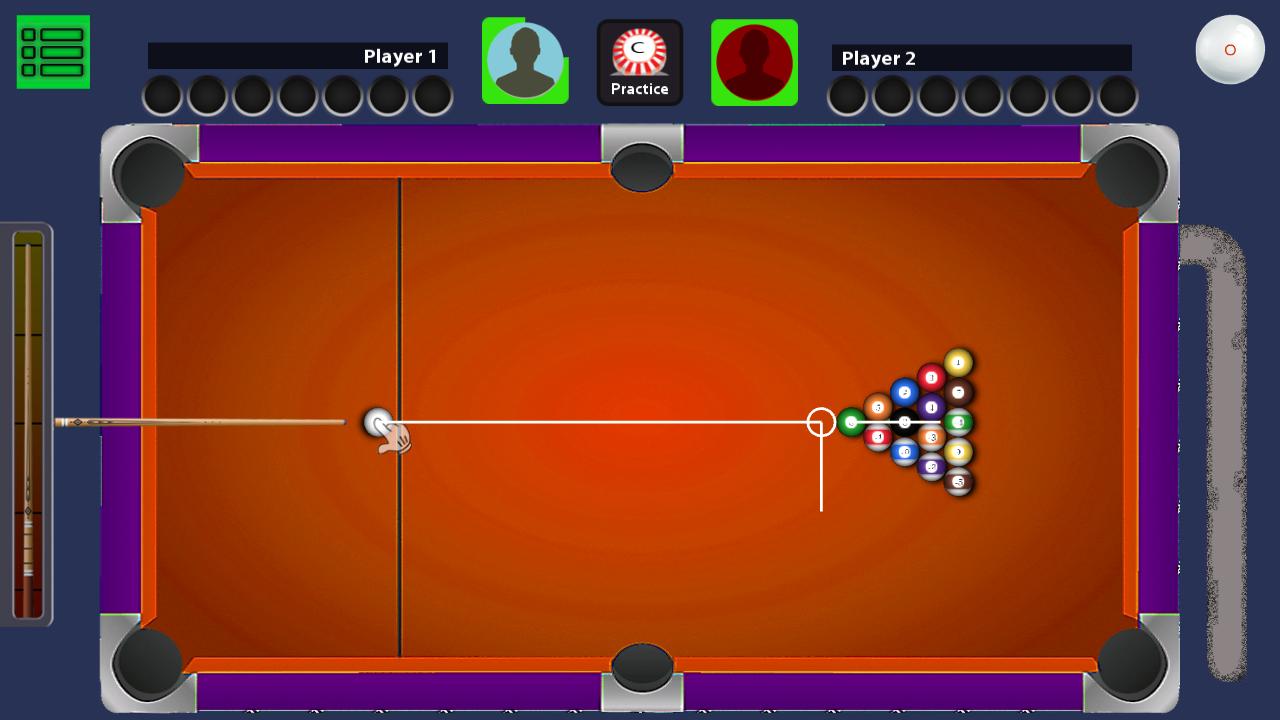Screen dimensions: 1280x720
Task: Click the white aiming target circle
Action: [820, 422]
